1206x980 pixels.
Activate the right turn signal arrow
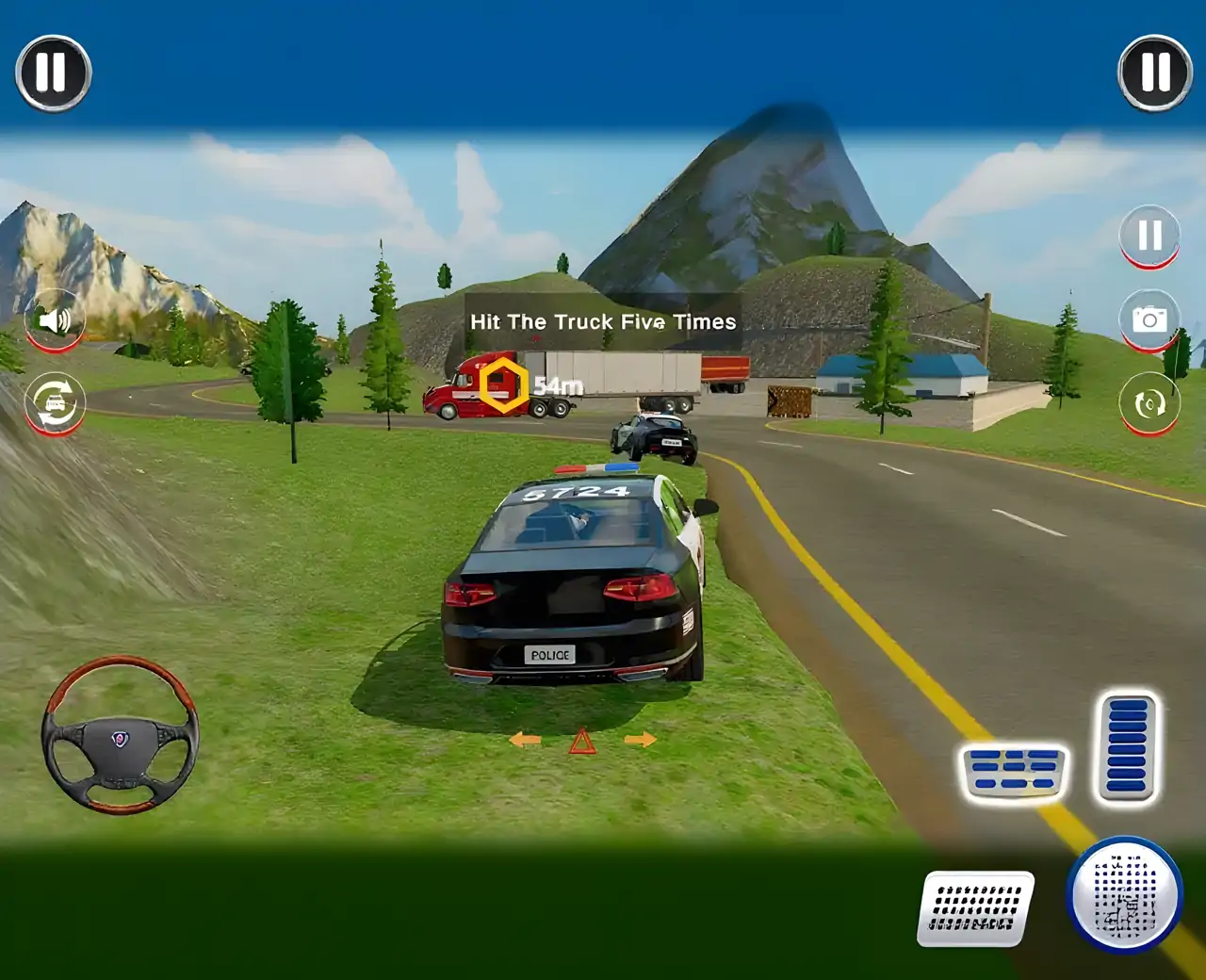640,740
